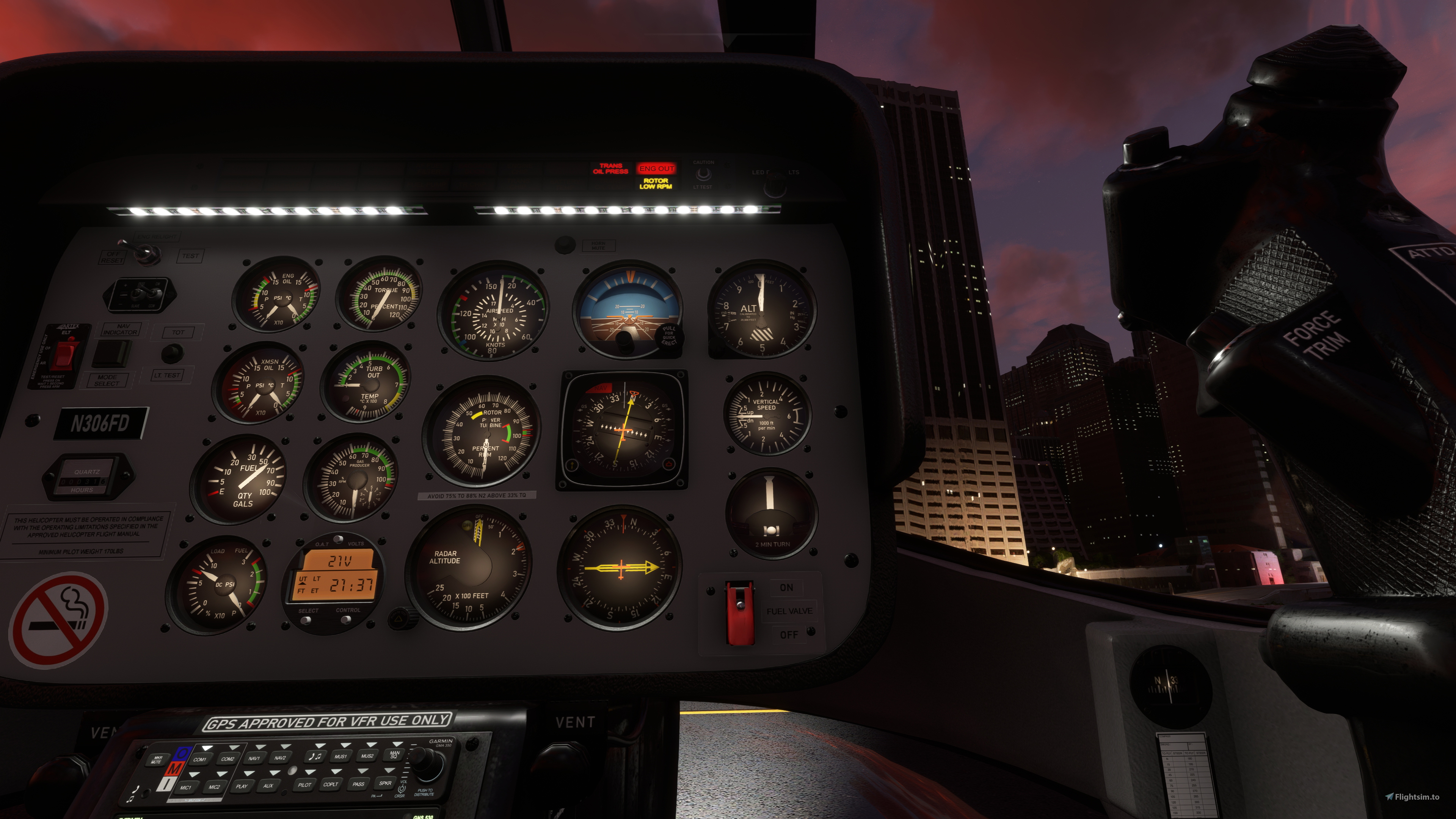Toggle the NAV2 audio button
This screenshot has width=1456, height=819.
280,758
